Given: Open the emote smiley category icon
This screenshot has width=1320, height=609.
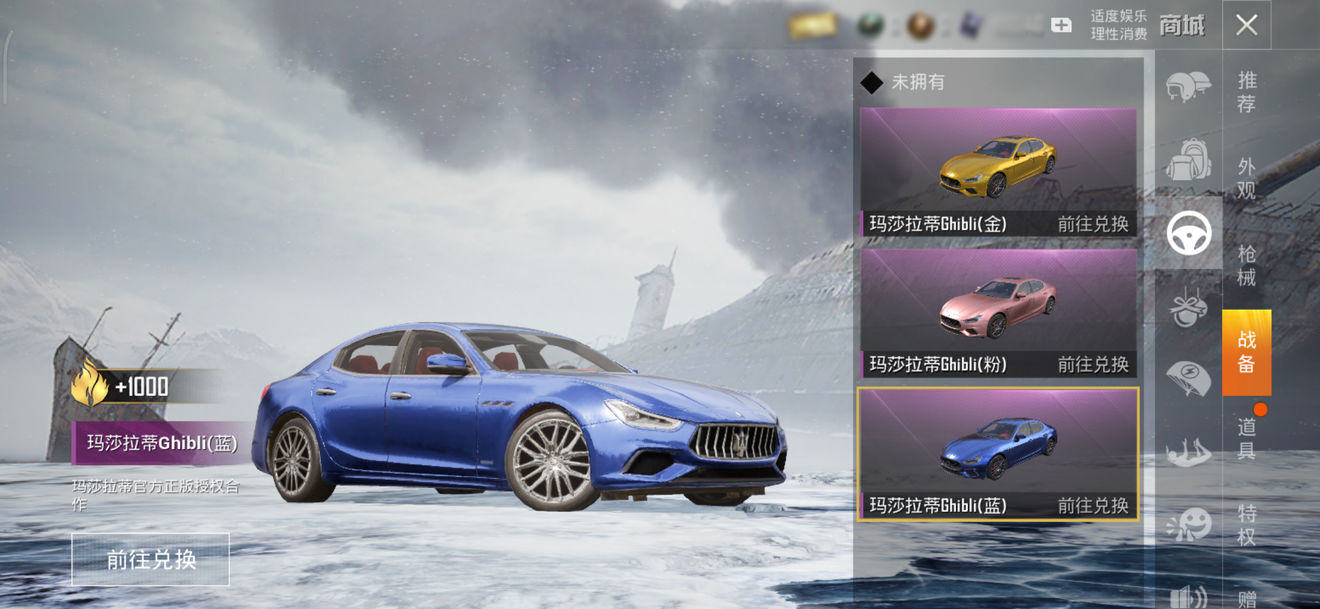Looking at the screenshot, I should point(1188,523).
